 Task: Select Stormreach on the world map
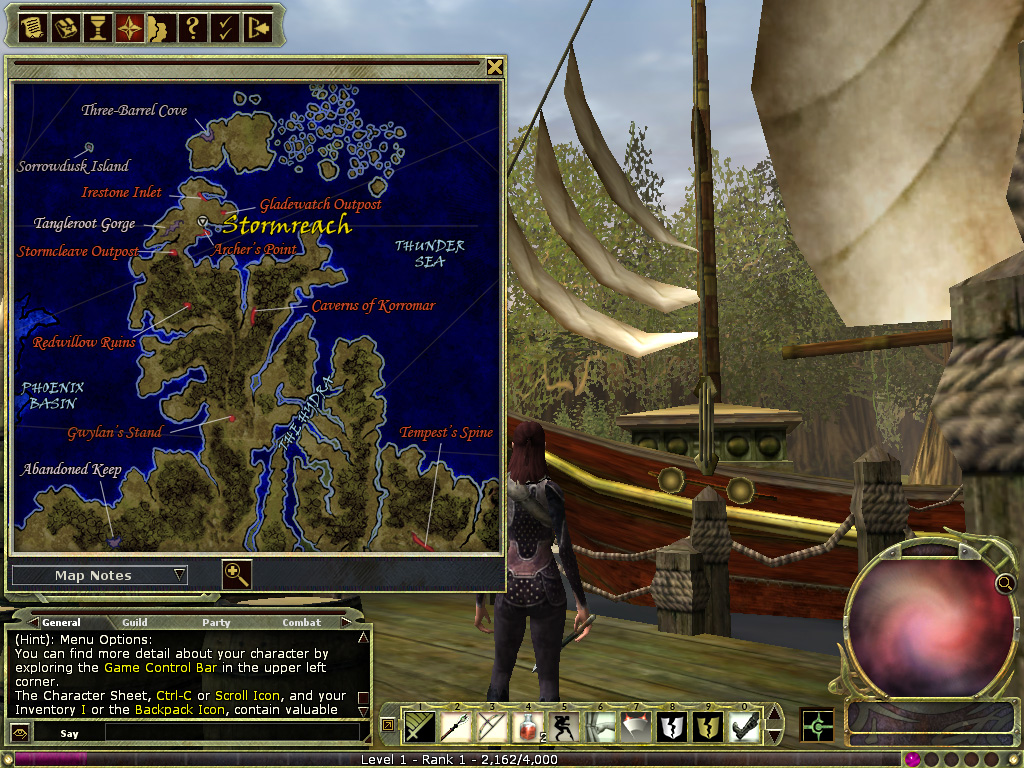pyautogui.click(x=286, y=225)
